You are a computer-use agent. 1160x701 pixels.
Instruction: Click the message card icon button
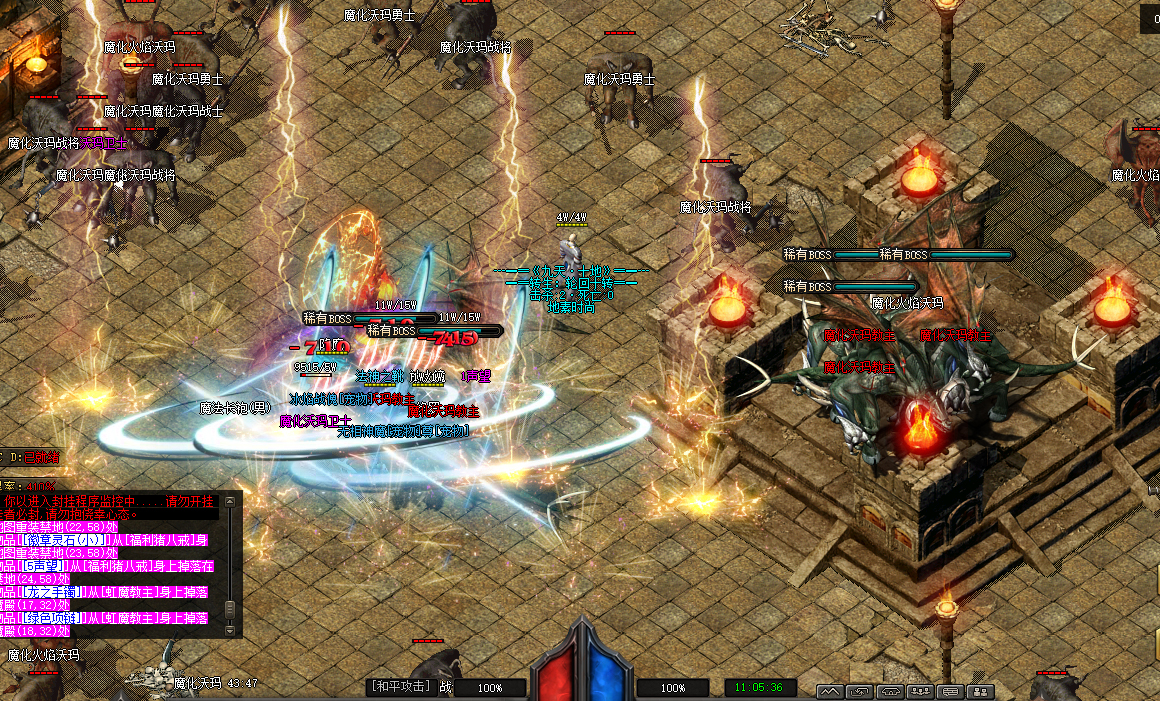click(x=950, y=691)
